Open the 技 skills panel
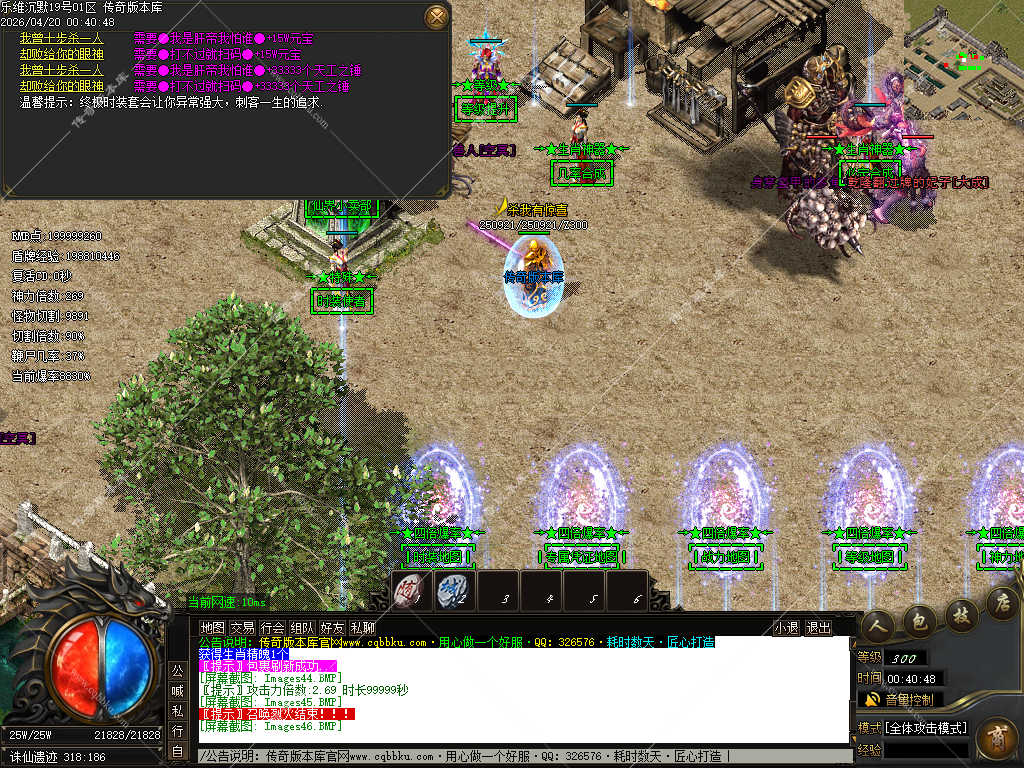 tap(961, 613)
